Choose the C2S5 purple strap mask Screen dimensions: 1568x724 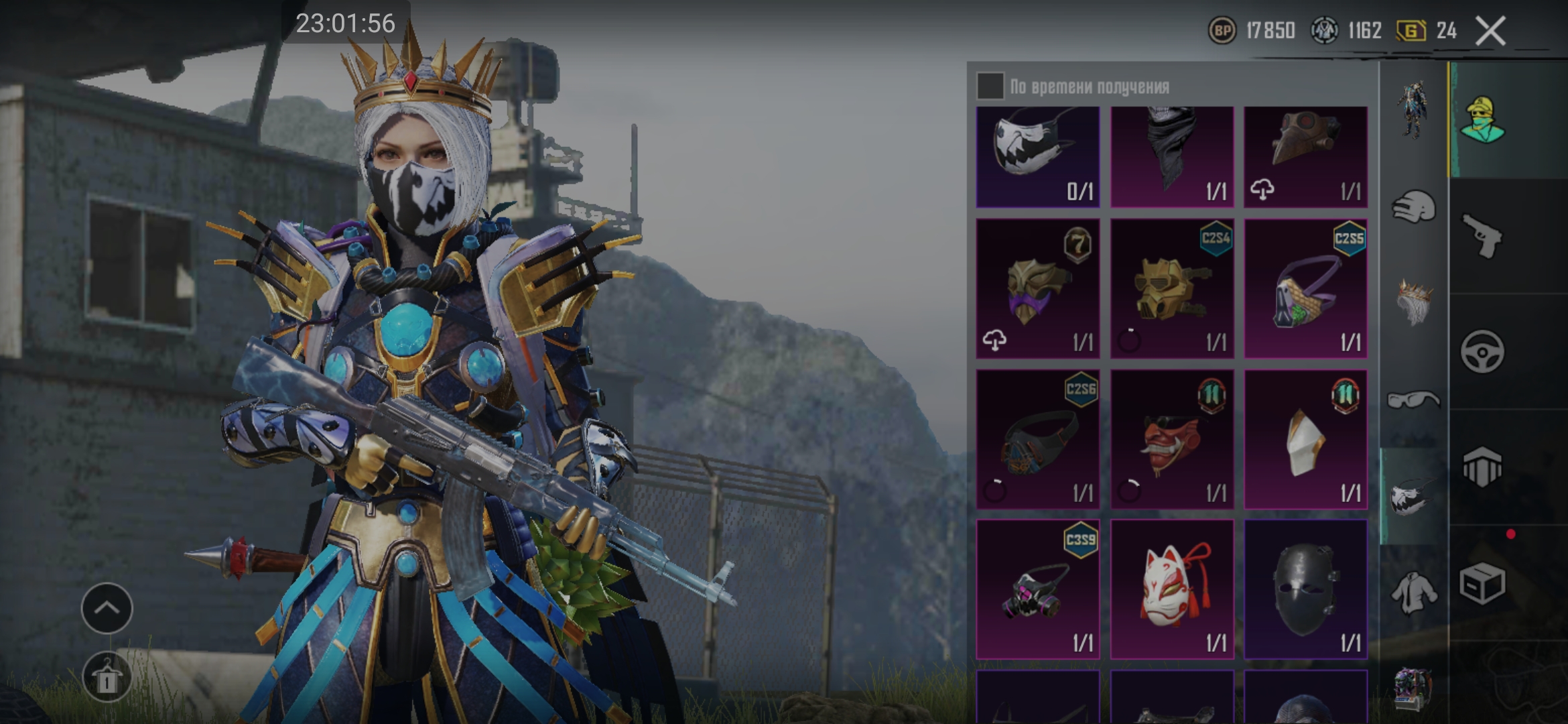1305,288
